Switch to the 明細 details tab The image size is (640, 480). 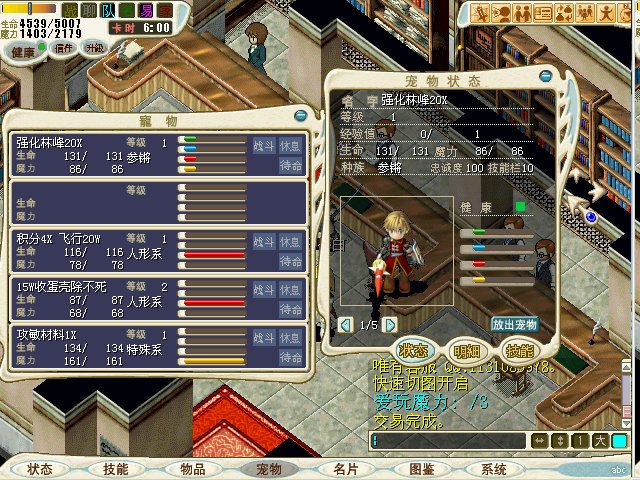[467, 350]
